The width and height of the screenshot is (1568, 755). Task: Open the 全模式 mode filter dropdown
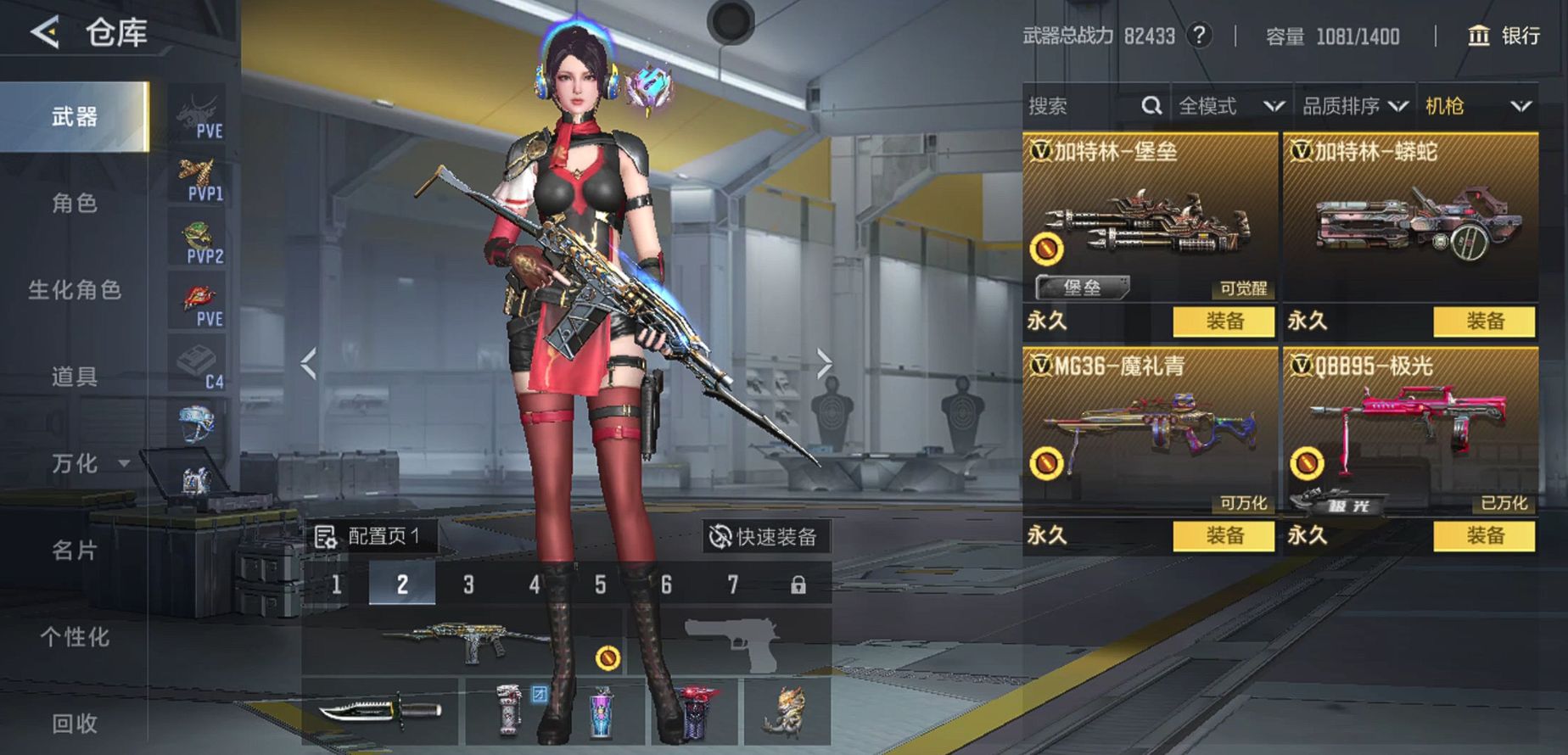click(1231, 106)
